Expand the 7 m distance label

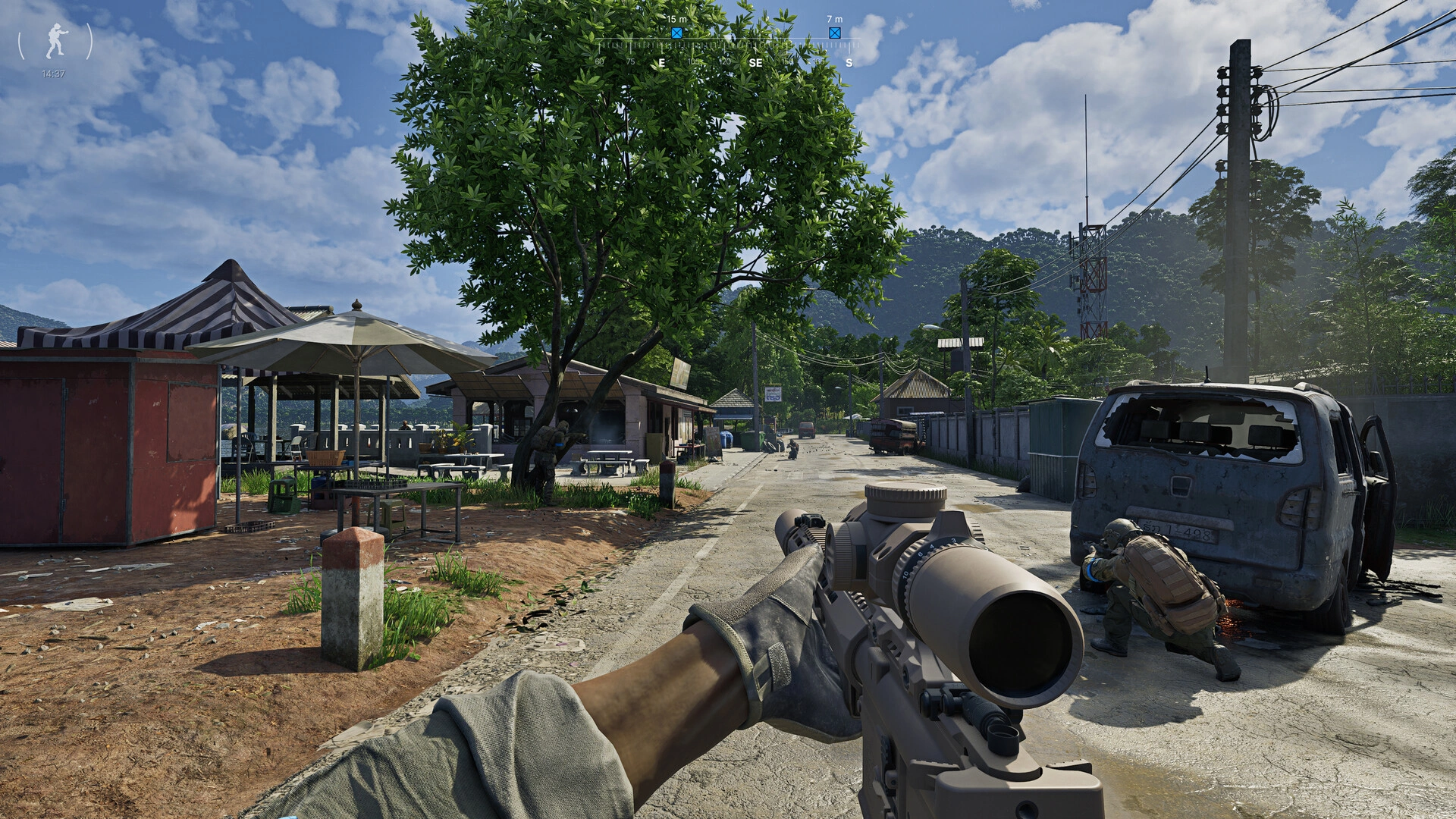coord(834,18)
